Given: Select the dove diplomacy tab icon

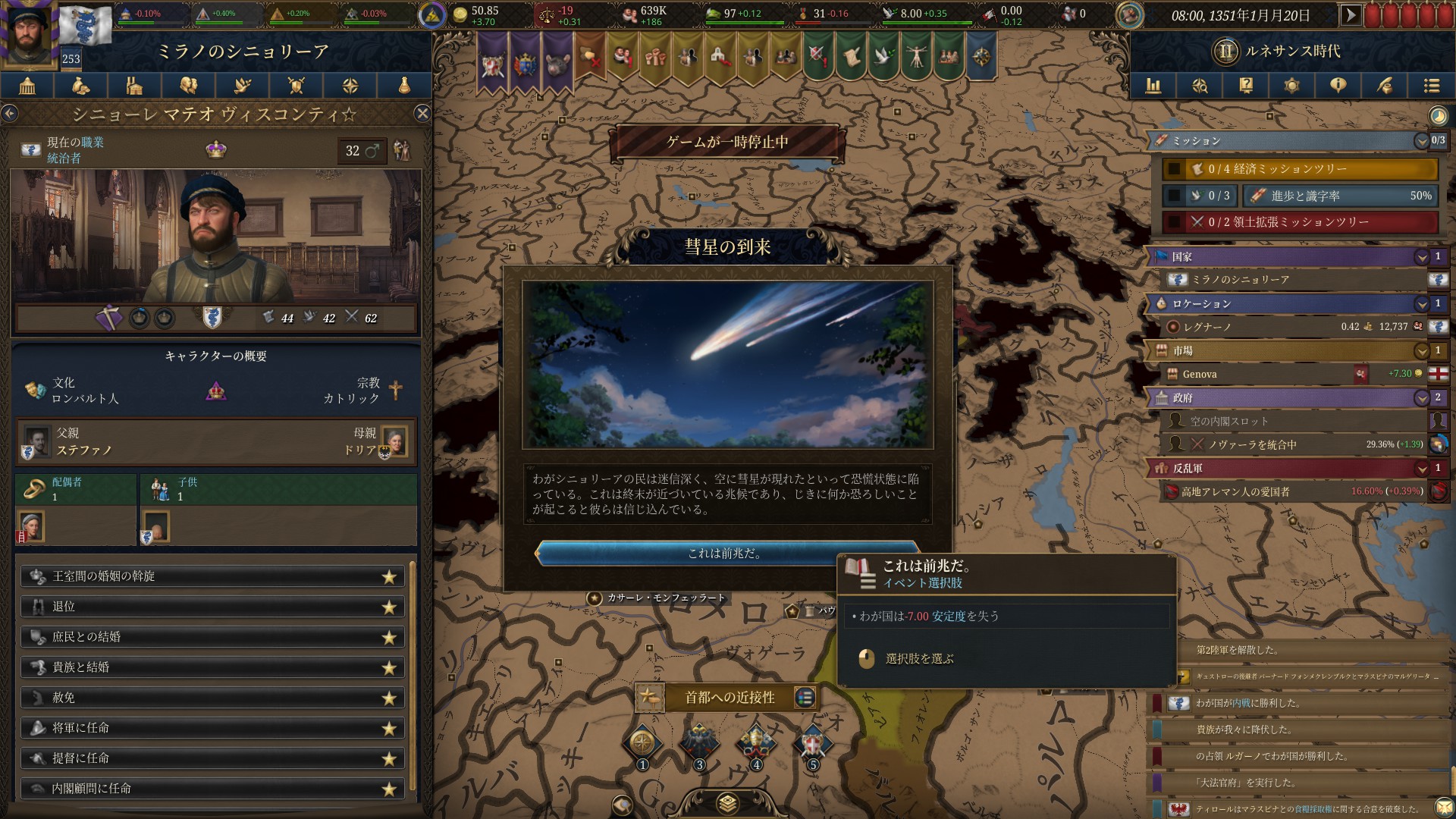Looking at the screenshot, I should [243, 86].
